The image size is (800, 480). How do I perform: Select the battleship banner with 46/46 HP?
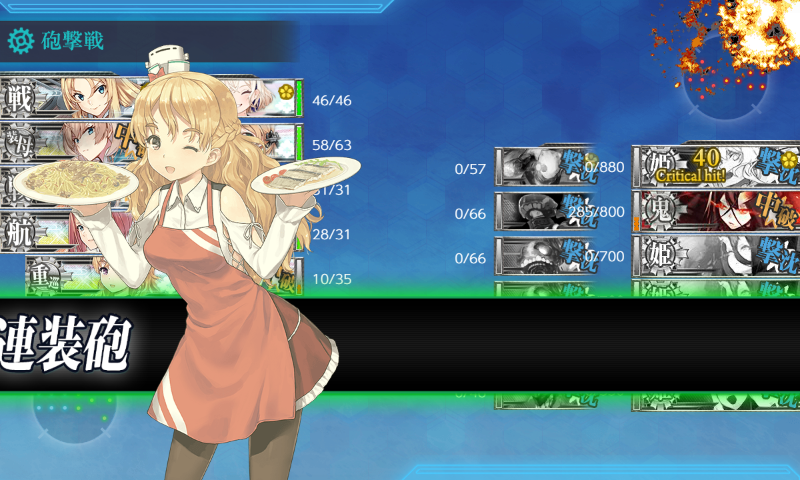click(150, 98)
